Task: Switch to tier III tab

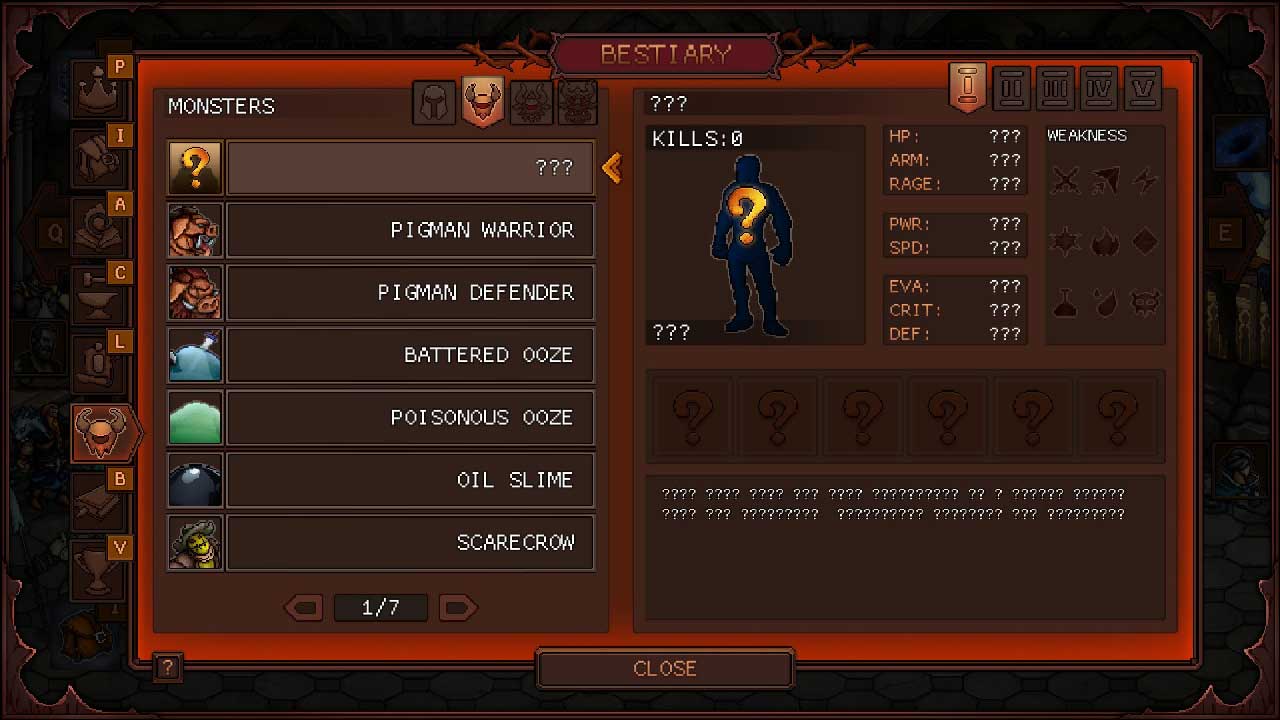Action: point(1055,88)
